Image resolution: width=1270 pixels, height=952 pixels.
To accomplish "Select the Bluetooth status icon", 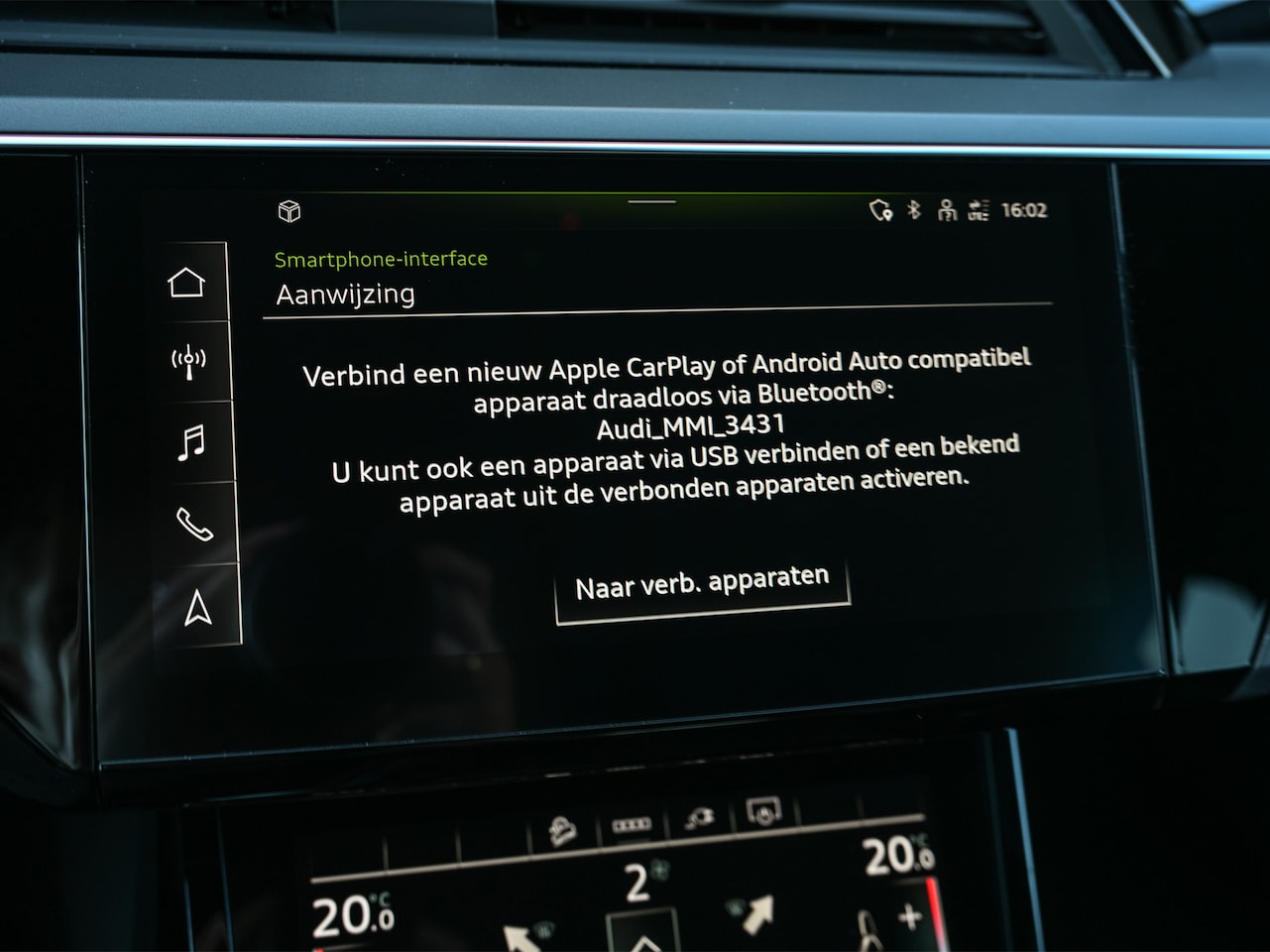I will [x=915, y=209].
